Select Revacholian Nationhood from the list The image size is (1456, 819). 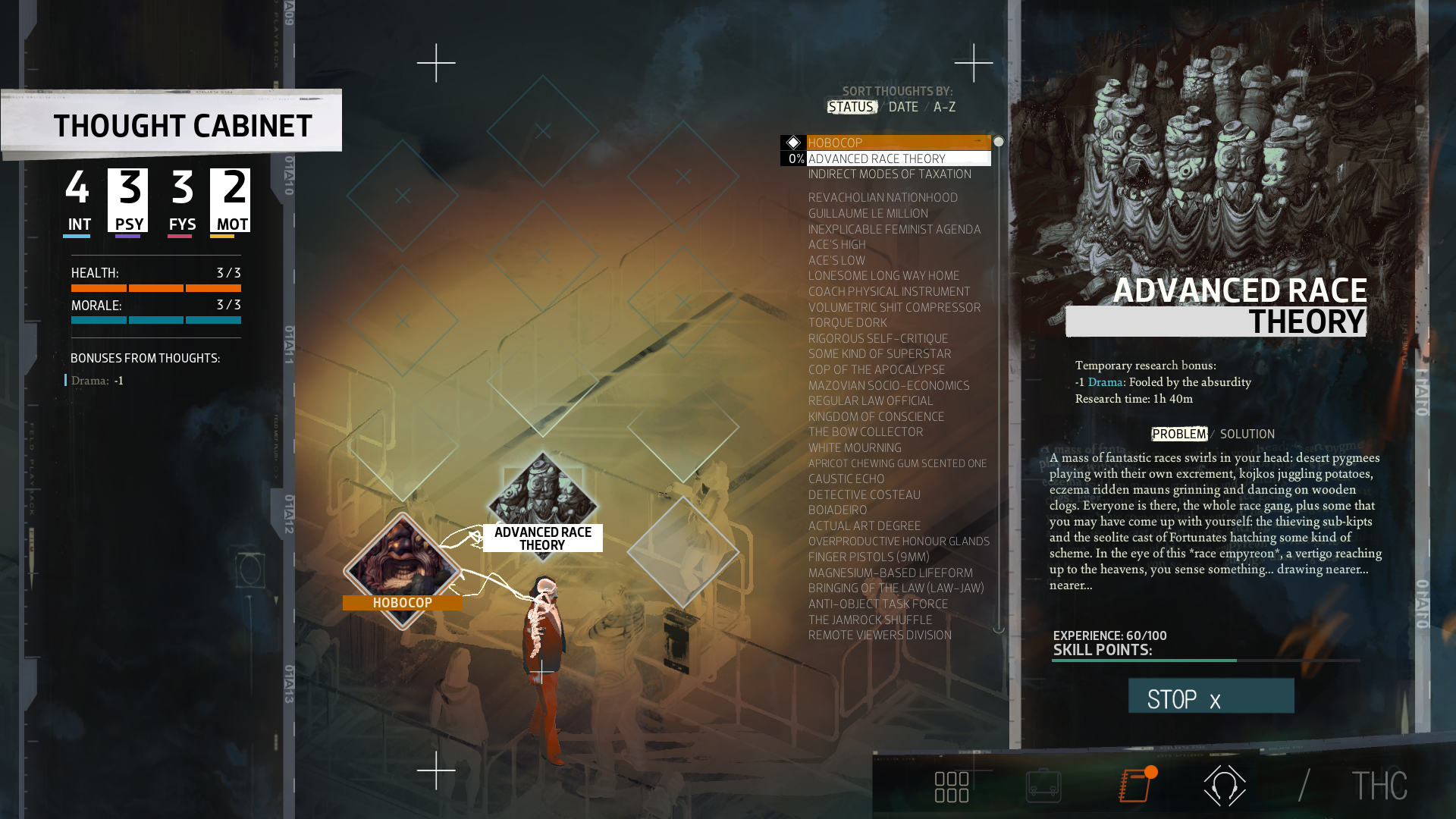point(883,198)
